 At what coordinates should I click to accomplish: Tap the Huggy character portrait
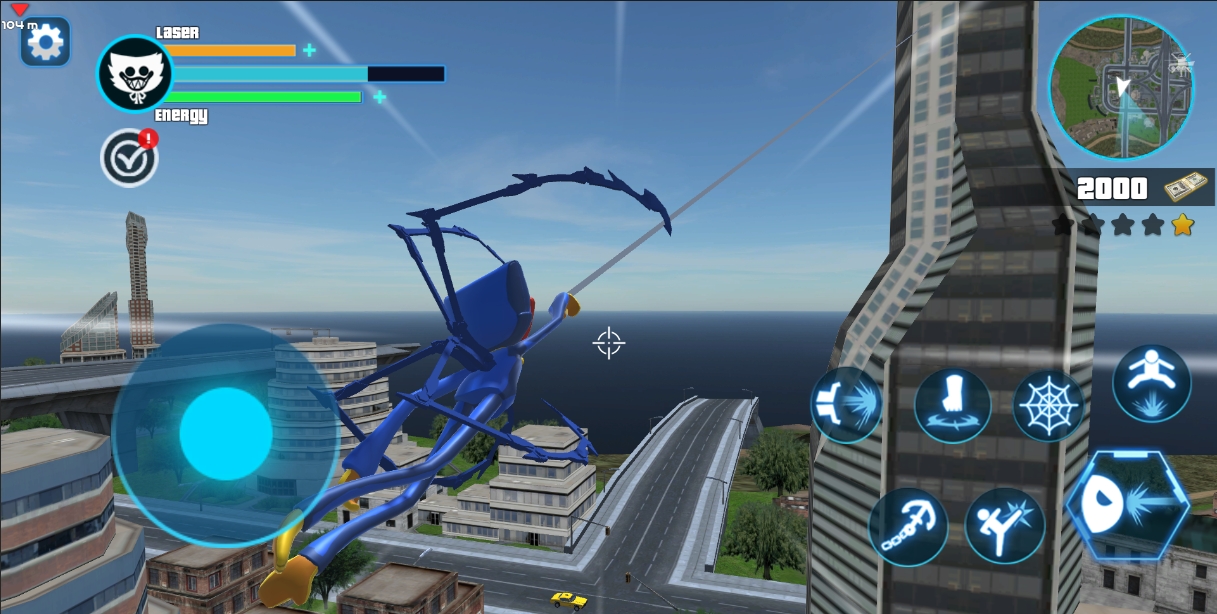point(134,75)
